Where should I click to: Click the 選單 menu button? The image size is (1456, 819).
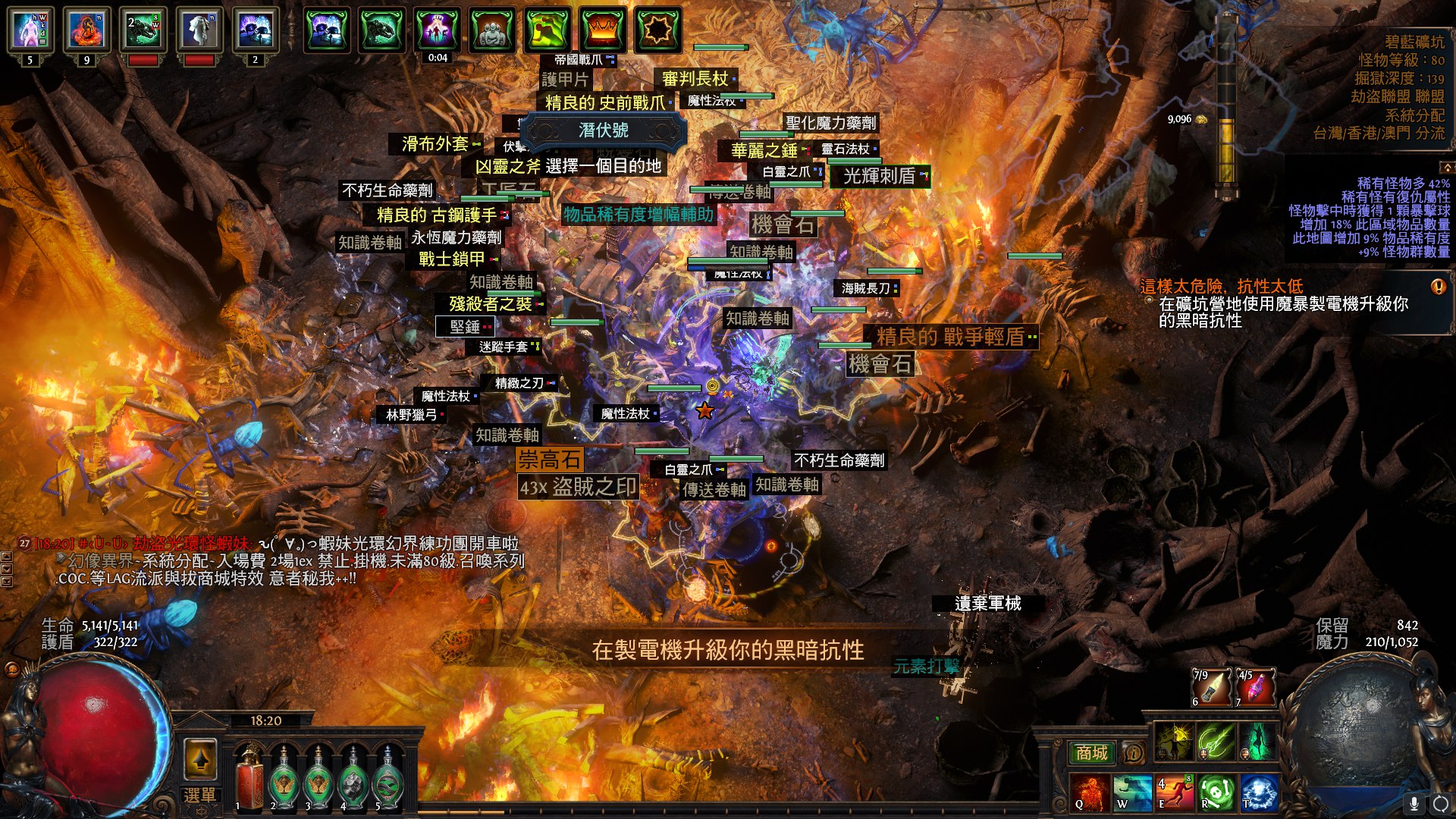pyautogui.click(x=199, y=795)
